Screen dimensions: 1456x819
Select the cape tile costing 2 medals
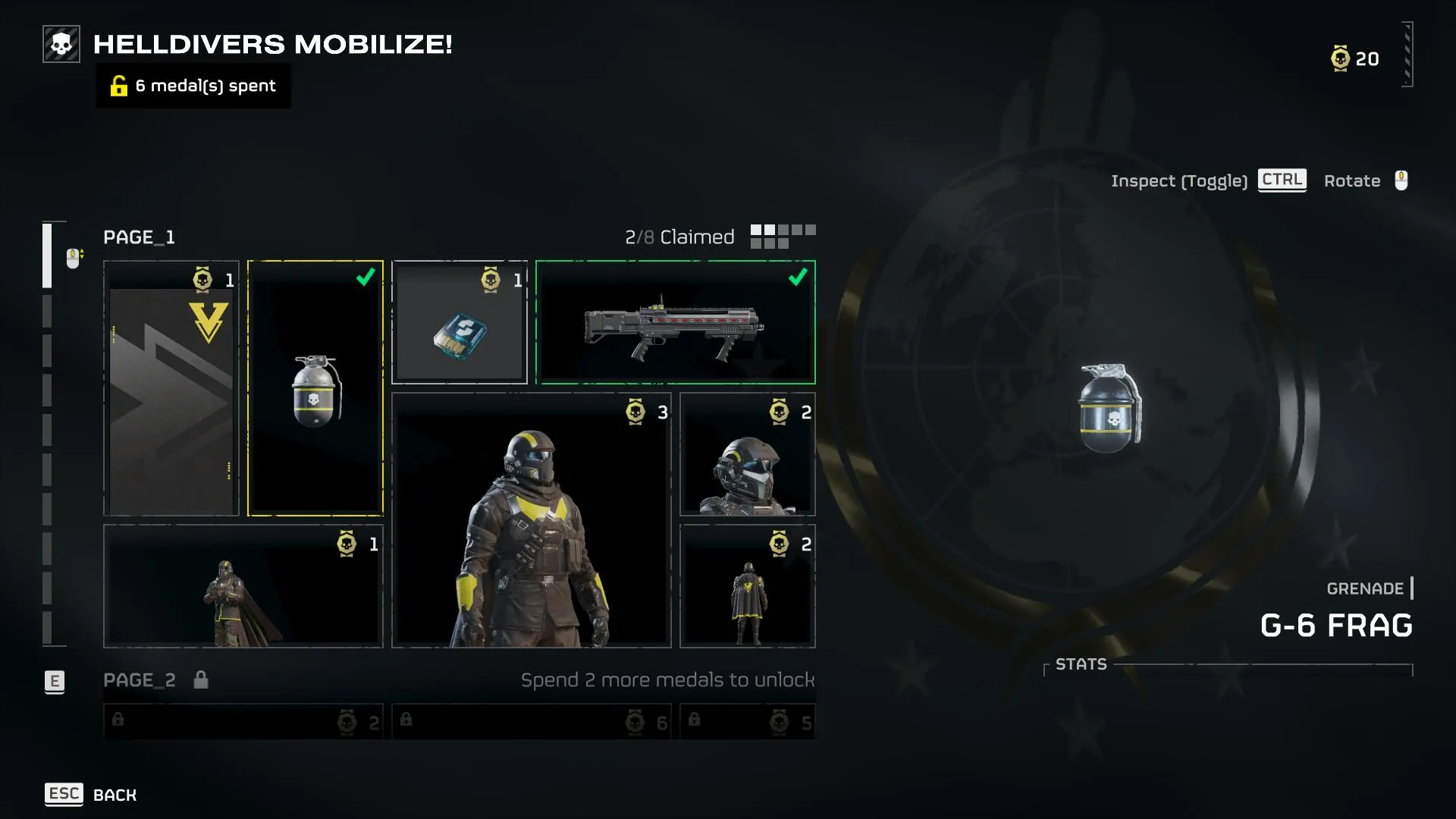(748, 586)
